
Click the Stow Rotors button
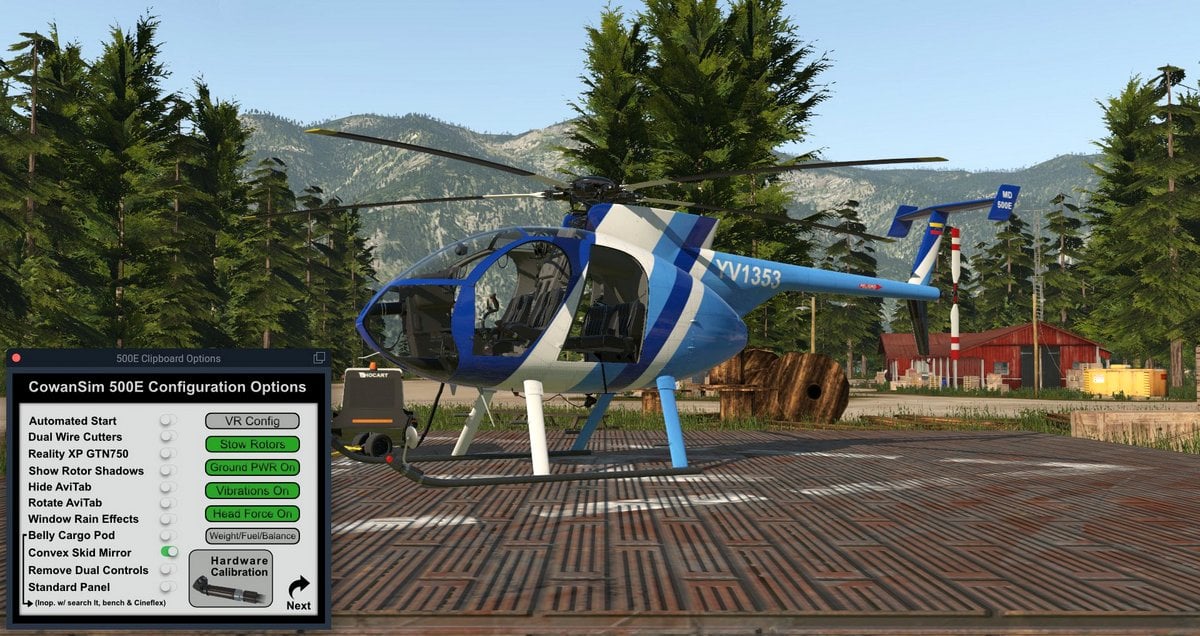(252, 444)
